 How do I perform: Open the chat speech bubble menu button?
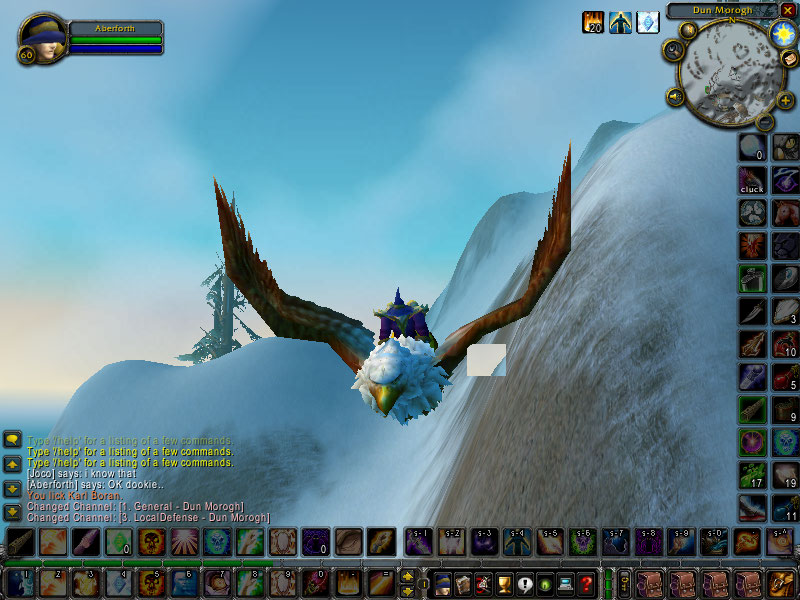click(x=12, y=439)
